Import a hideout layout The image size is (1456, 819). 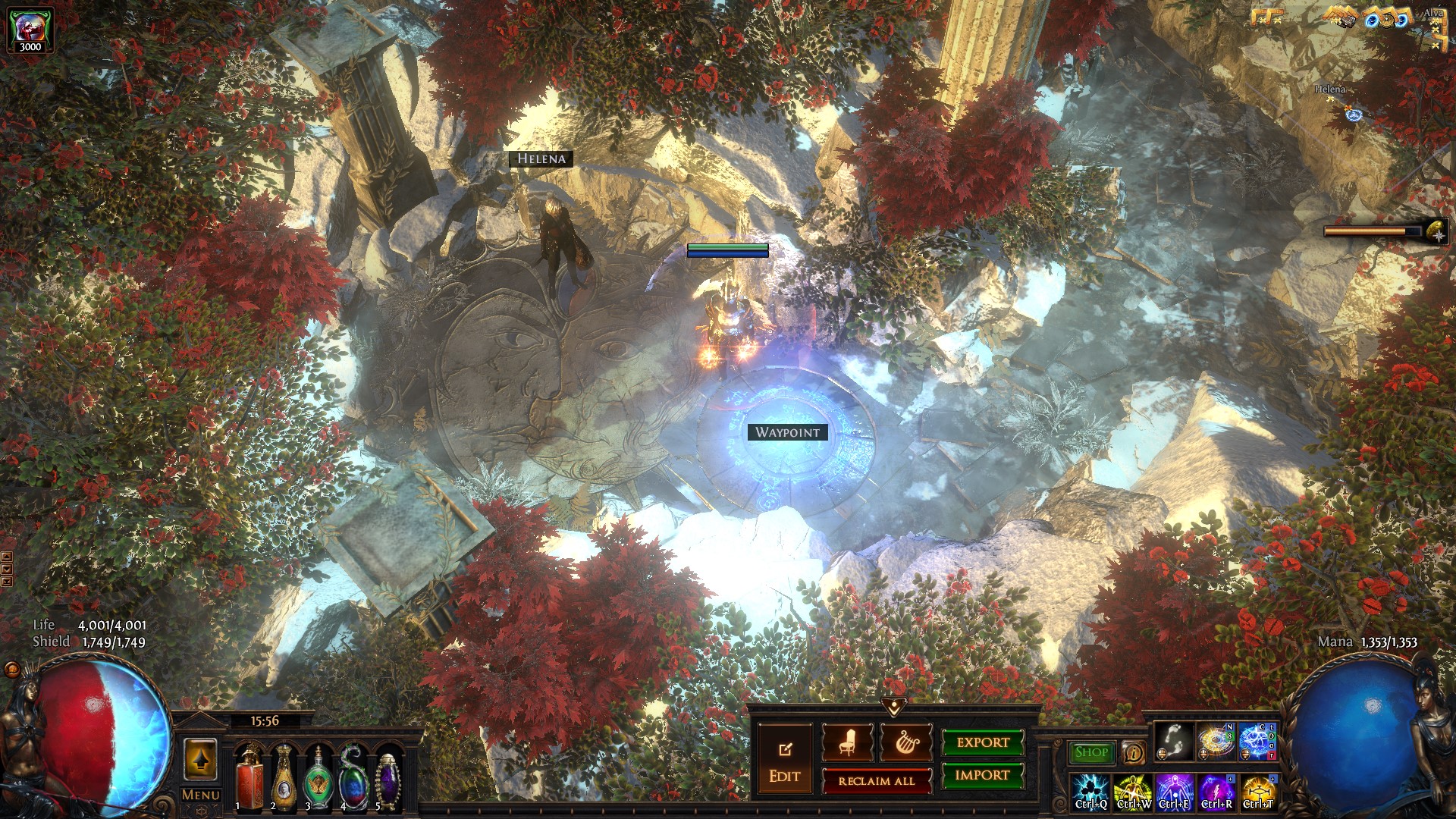click(x=983, y=775)
